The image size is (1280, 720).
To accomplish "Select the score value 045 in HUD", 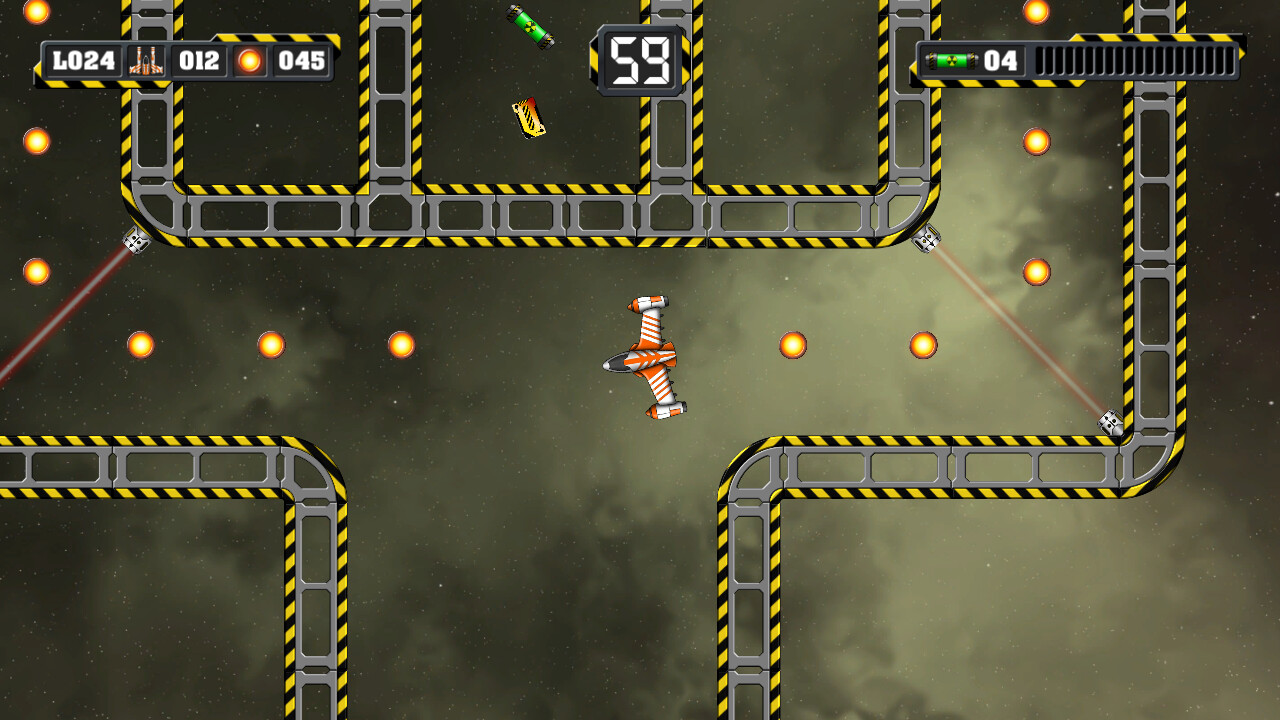I will pos(298,60).
